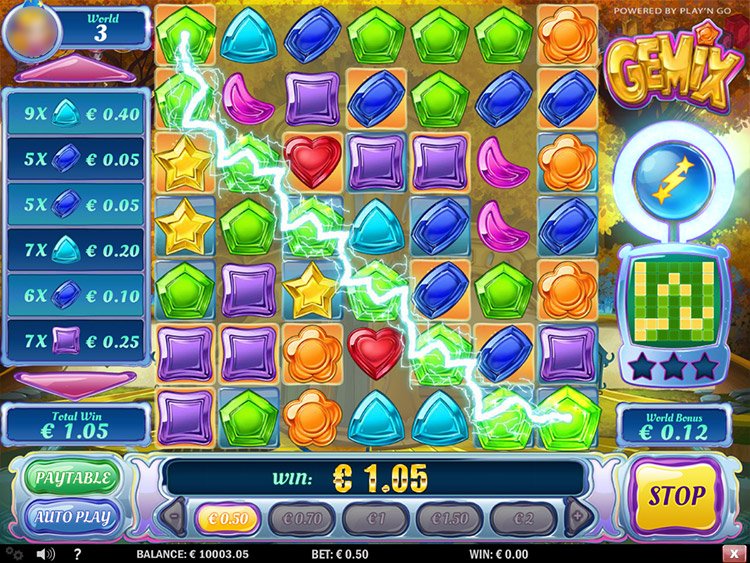
Task: Select the €2 bet chip
Action: (x=524, y=519)
